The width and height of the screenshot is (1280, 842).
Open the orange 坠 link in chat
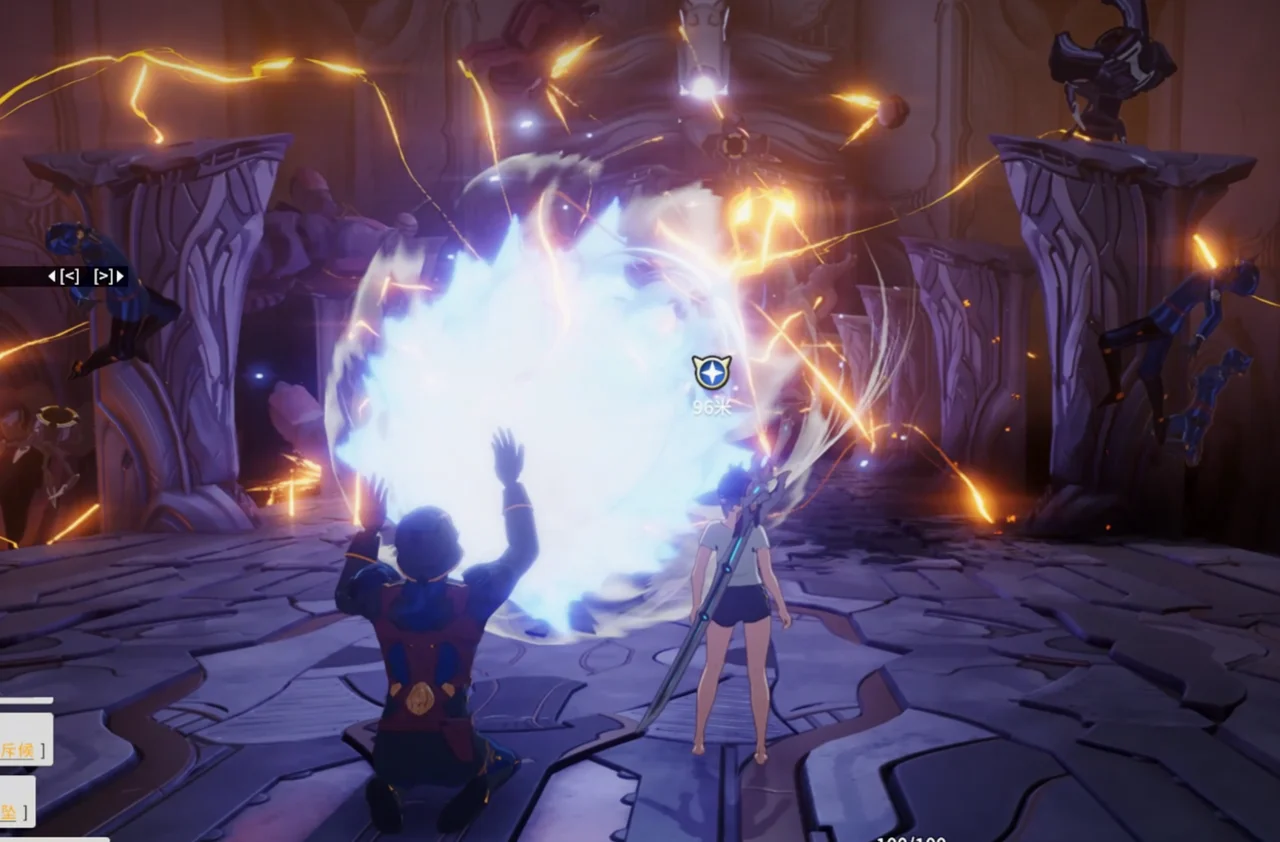8,811
